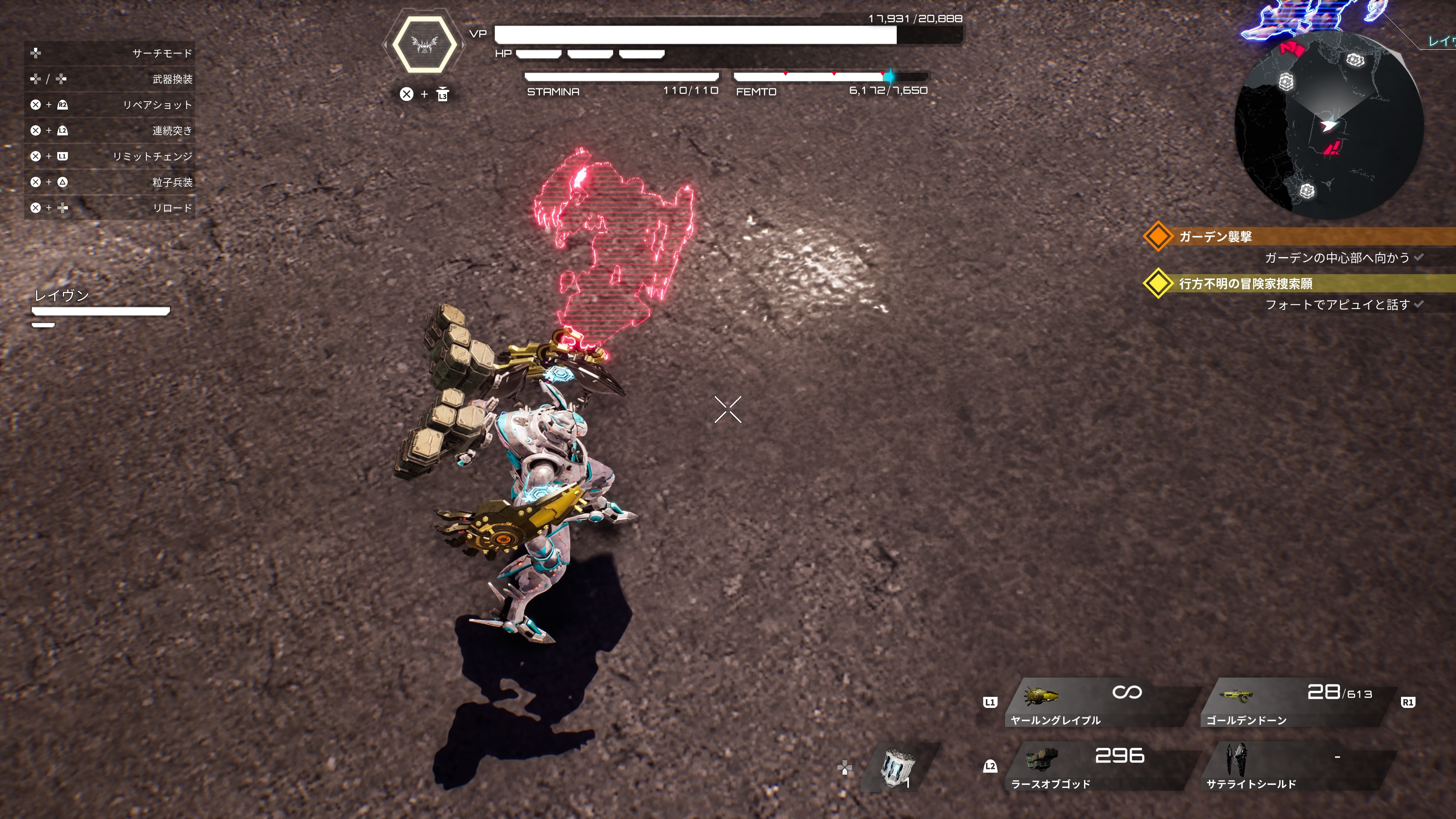
Task: Choose the サーチモード shortcut row
Action: click(x=110, y=53)
